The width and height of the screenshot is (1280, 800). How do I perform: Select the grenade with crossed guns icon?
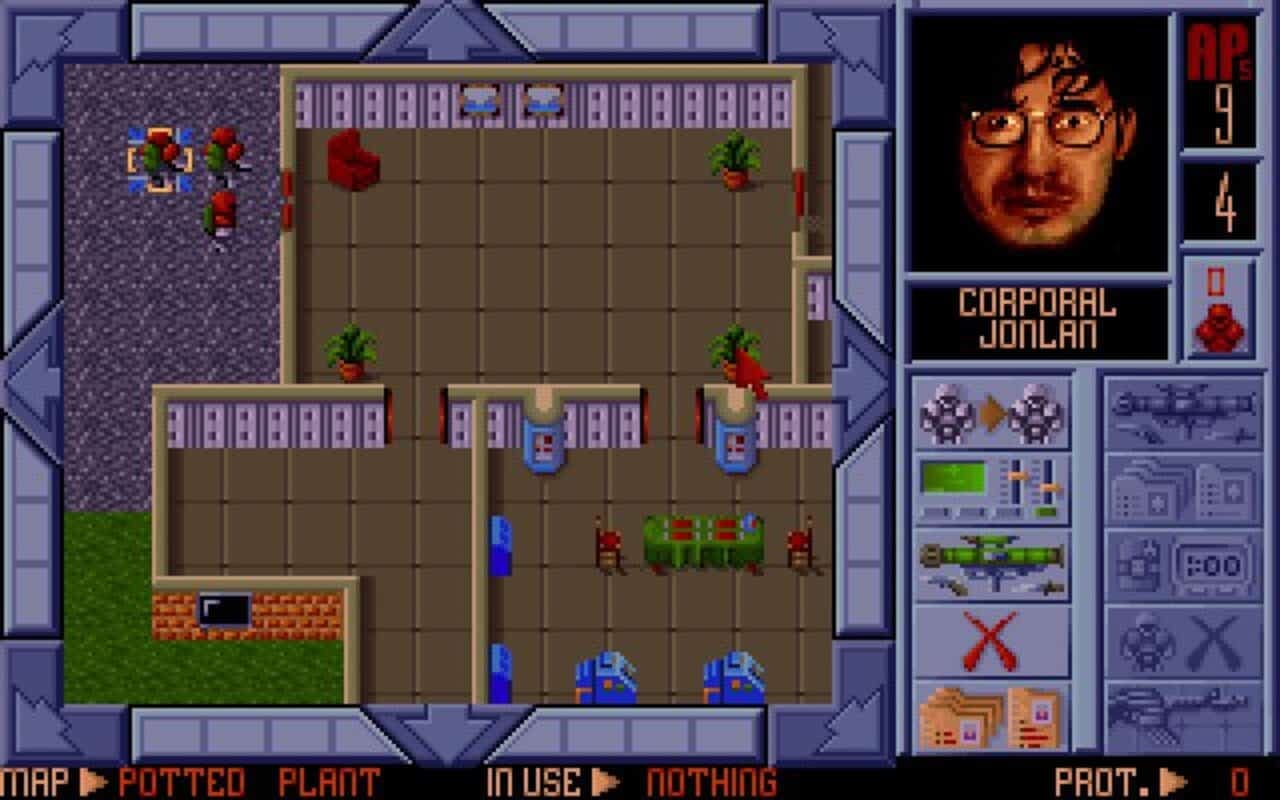click(x=1180, y=640)
